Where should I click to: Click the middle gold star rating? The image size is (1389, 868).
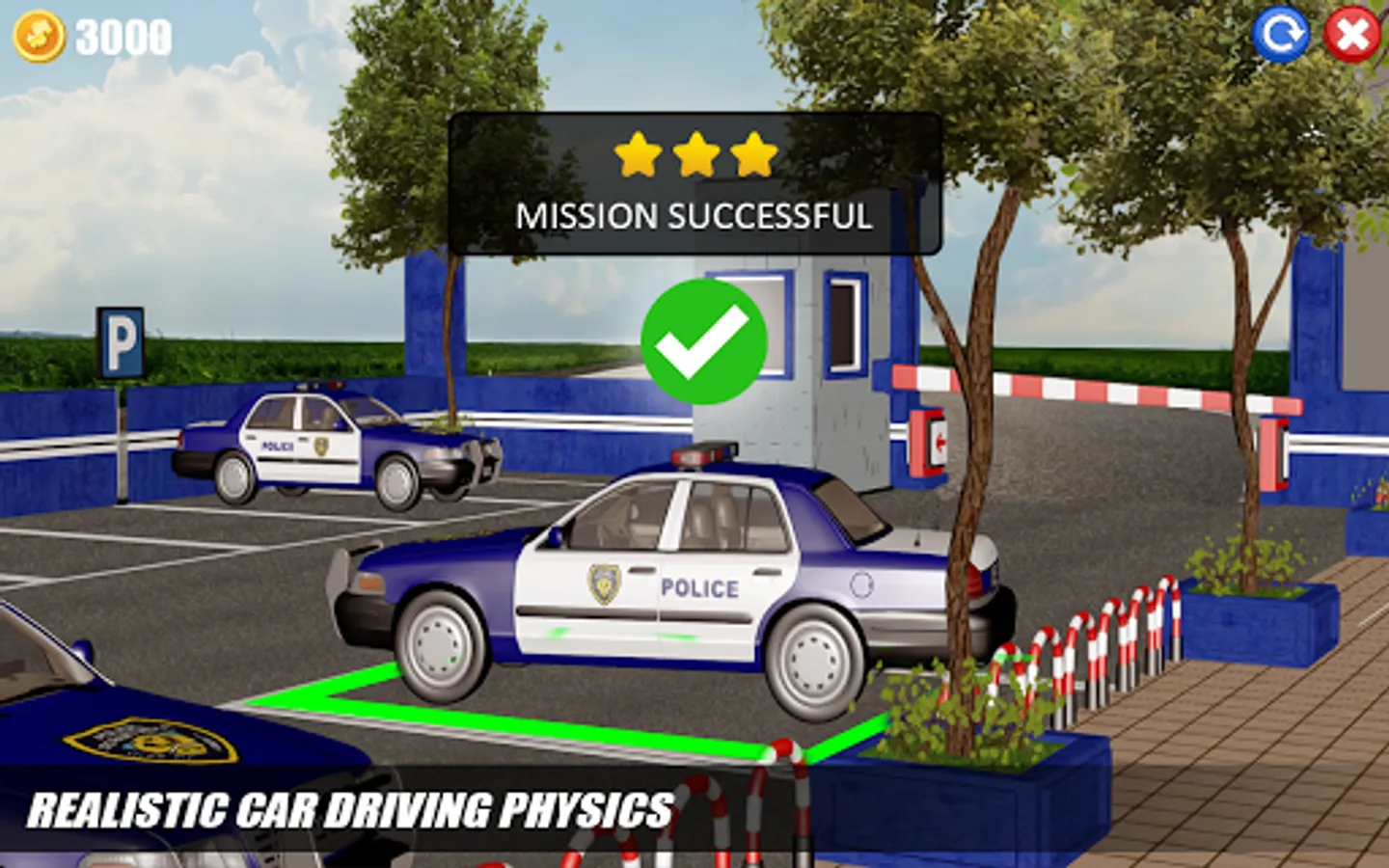[x=696, y=154]
